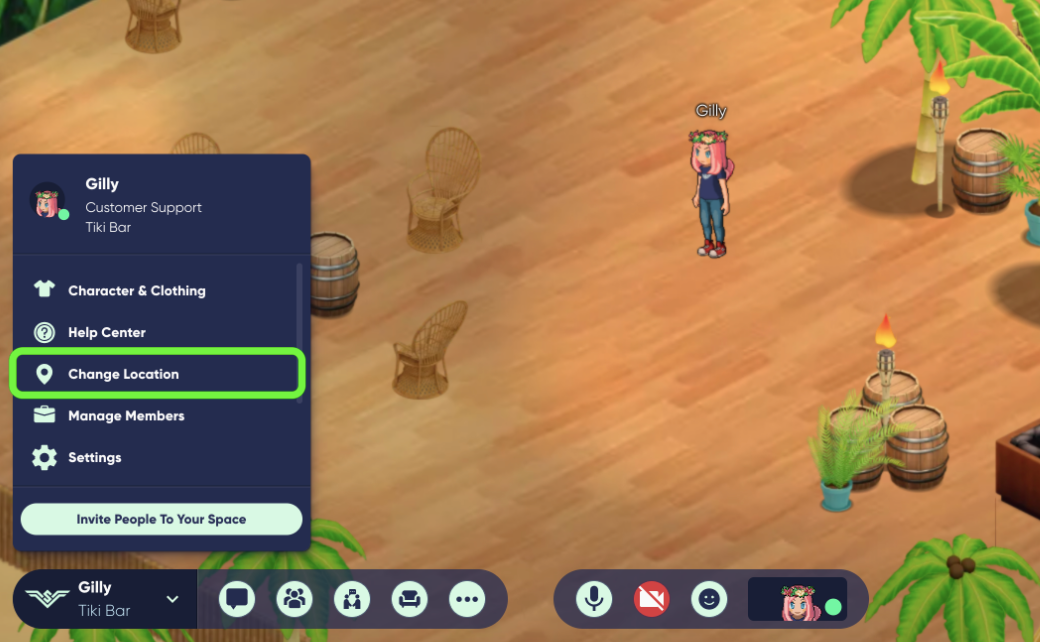Open Character & Clothing menu

[136, 291]
